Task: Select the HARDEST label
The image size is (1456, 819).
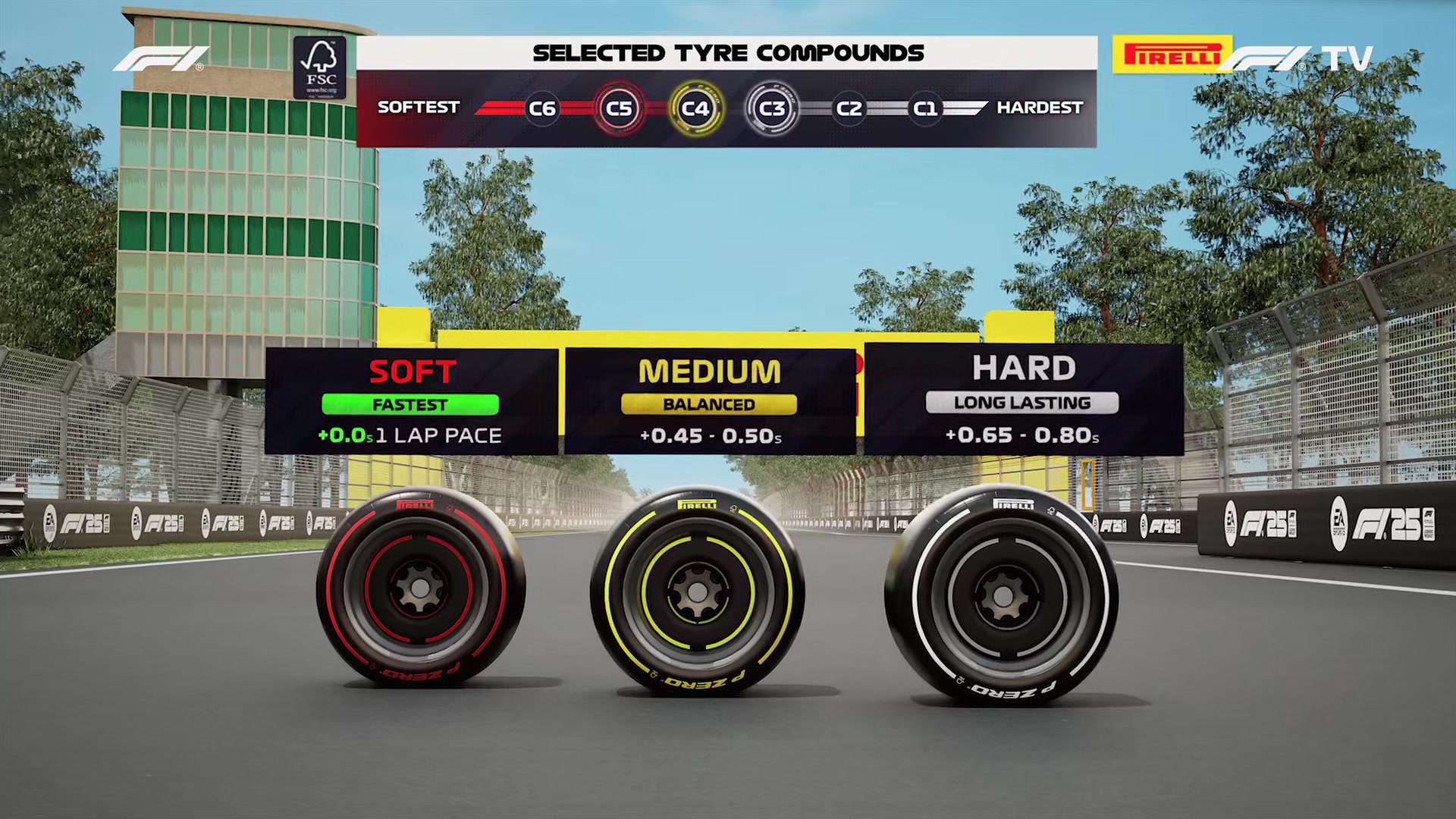Action: coord(1040,108)
